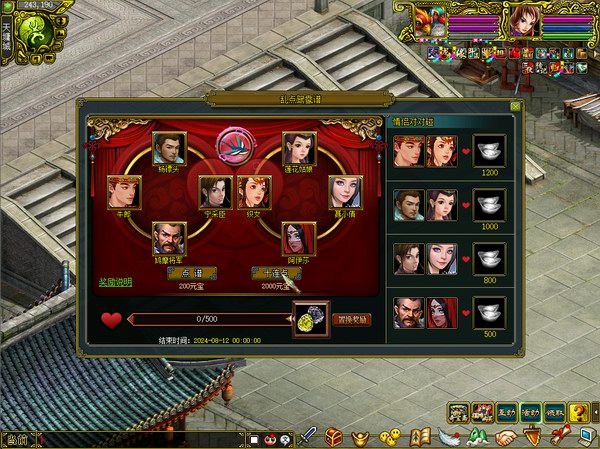Choose the 织女 portrait
Viewport: 600px width, 449px height.
tap(254, 191)
